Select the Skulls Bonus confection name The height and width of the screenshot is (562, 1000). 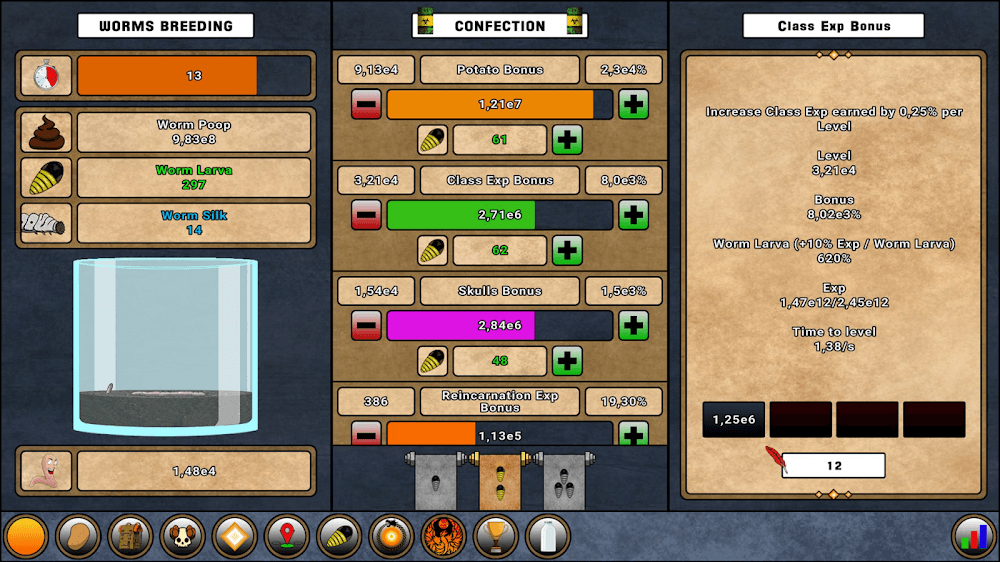pyautogui.click(x=500, y=291)
